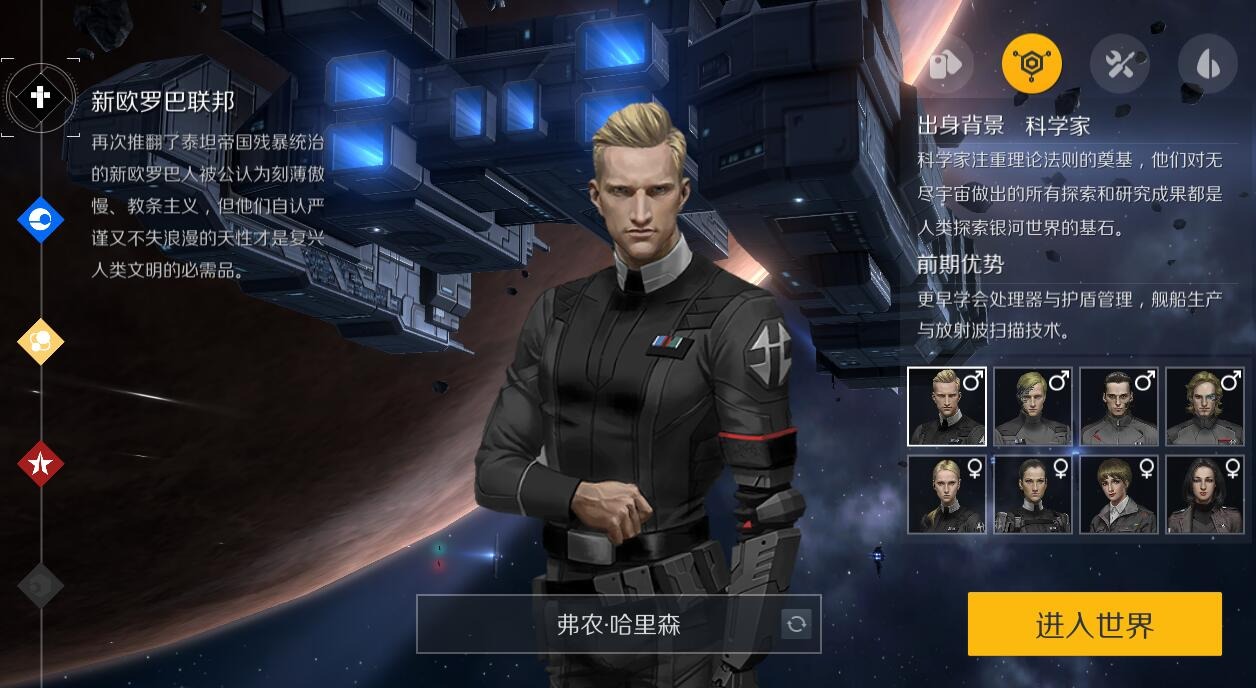Choose the blonde ponytail female portrait
Screen dimensions: 1256x688
[946, 494]
